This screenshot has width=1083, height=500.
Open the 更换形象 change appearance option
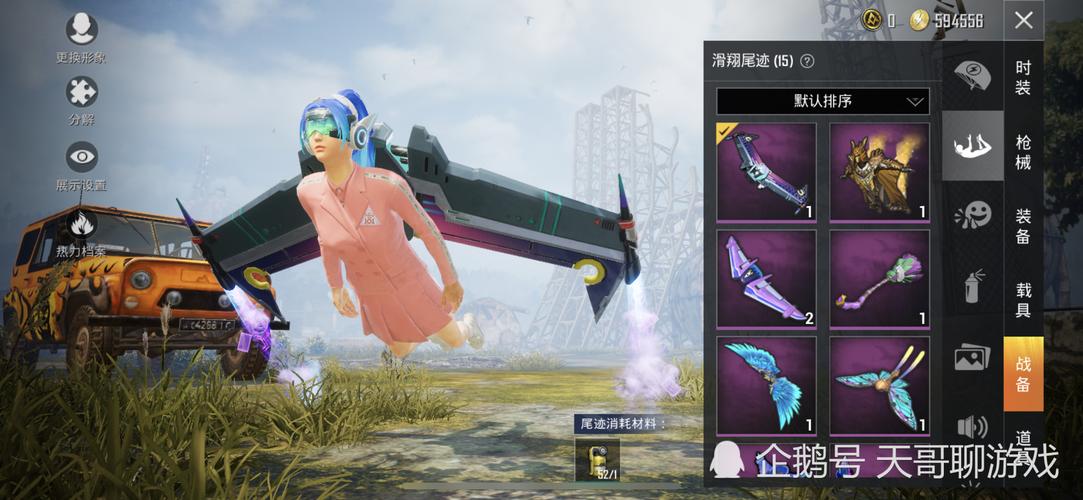(81, 30)
